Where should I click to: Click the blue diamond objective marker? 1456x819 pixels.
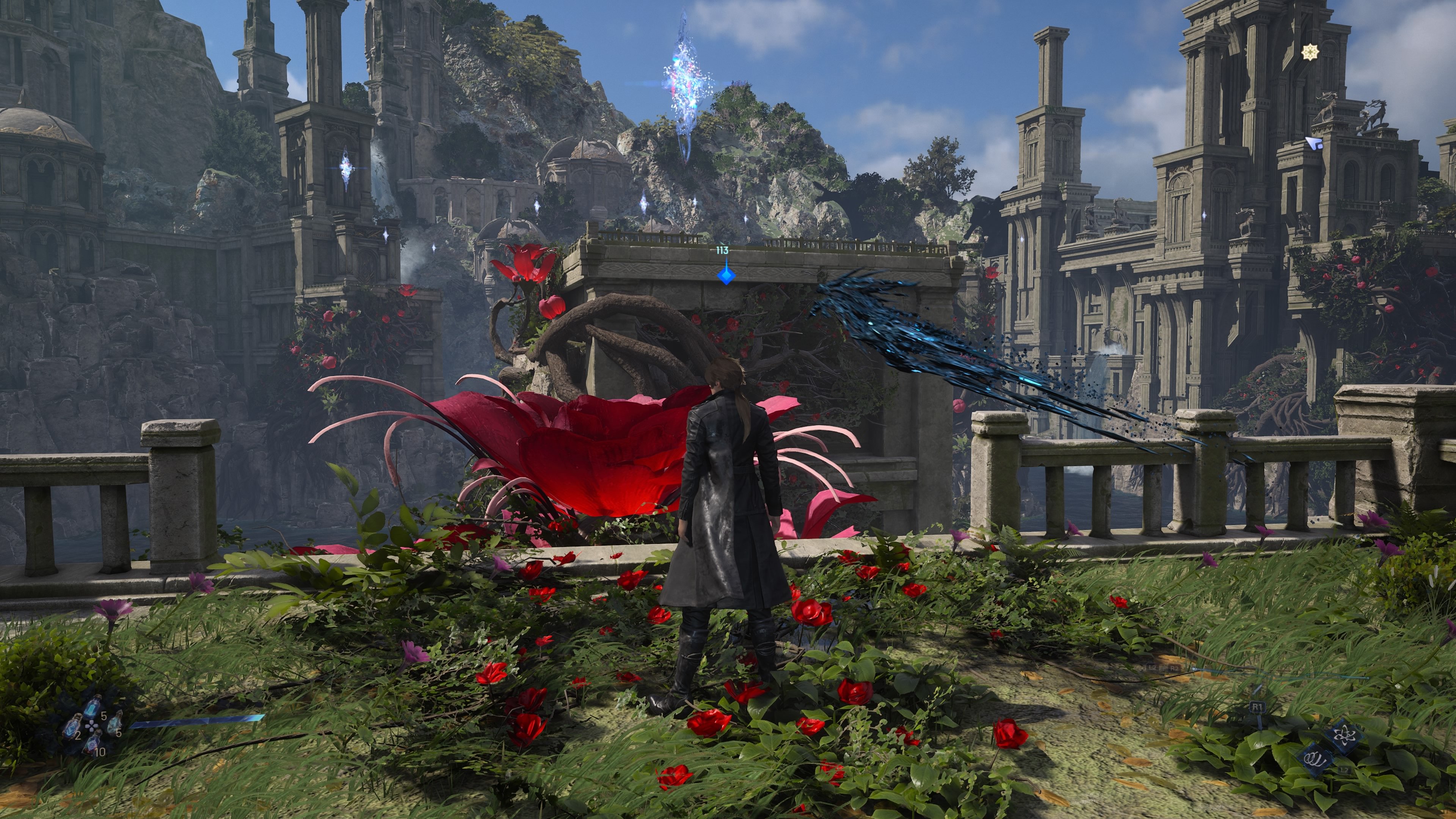point(725,275)
